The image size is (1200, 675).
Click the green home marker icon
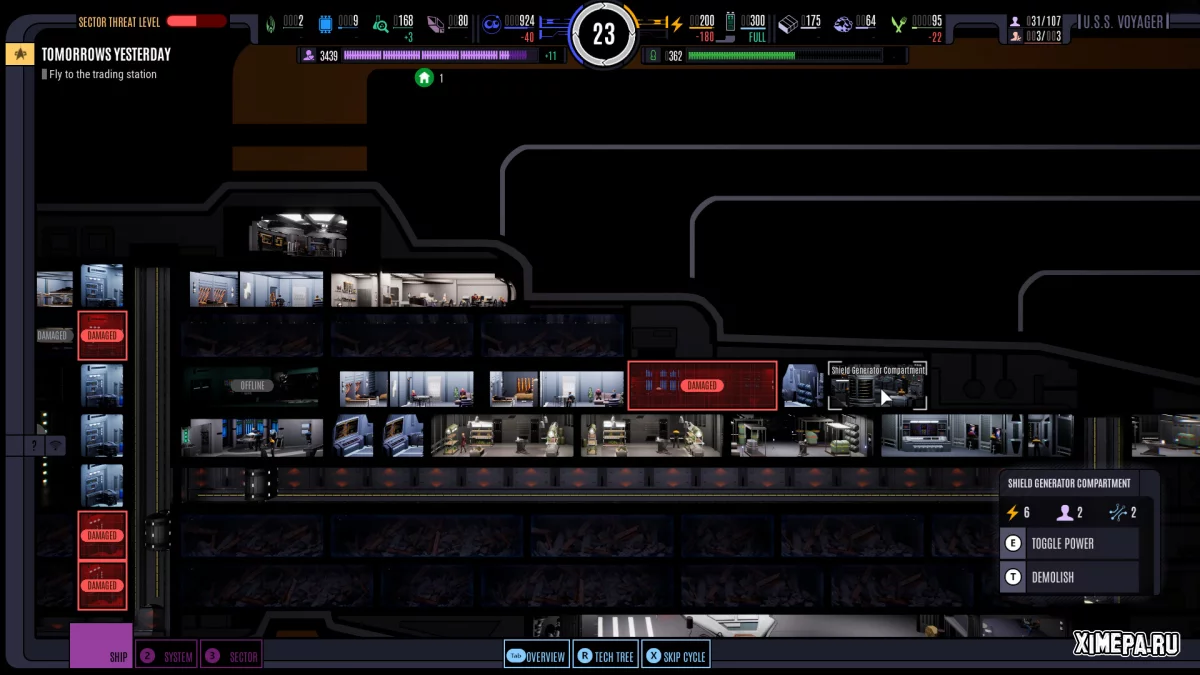click(424, 77)
